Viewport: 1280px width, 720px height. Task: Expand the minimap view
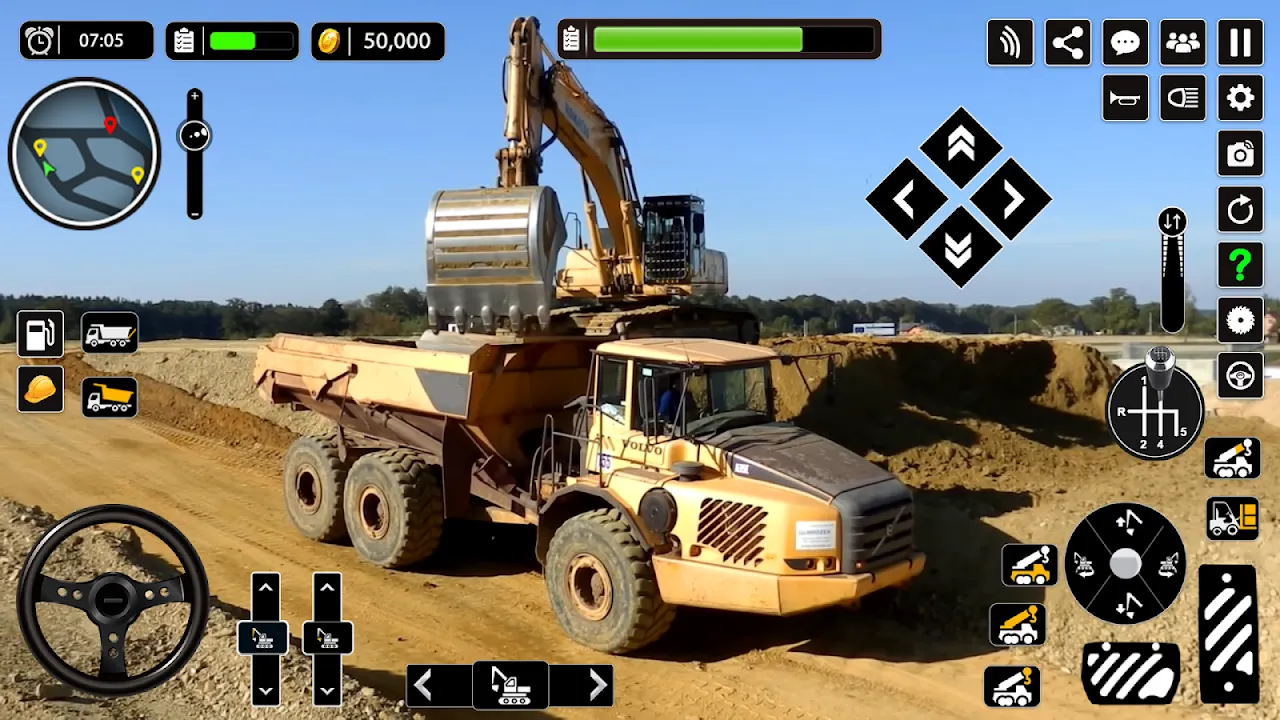tap(84, 152)
